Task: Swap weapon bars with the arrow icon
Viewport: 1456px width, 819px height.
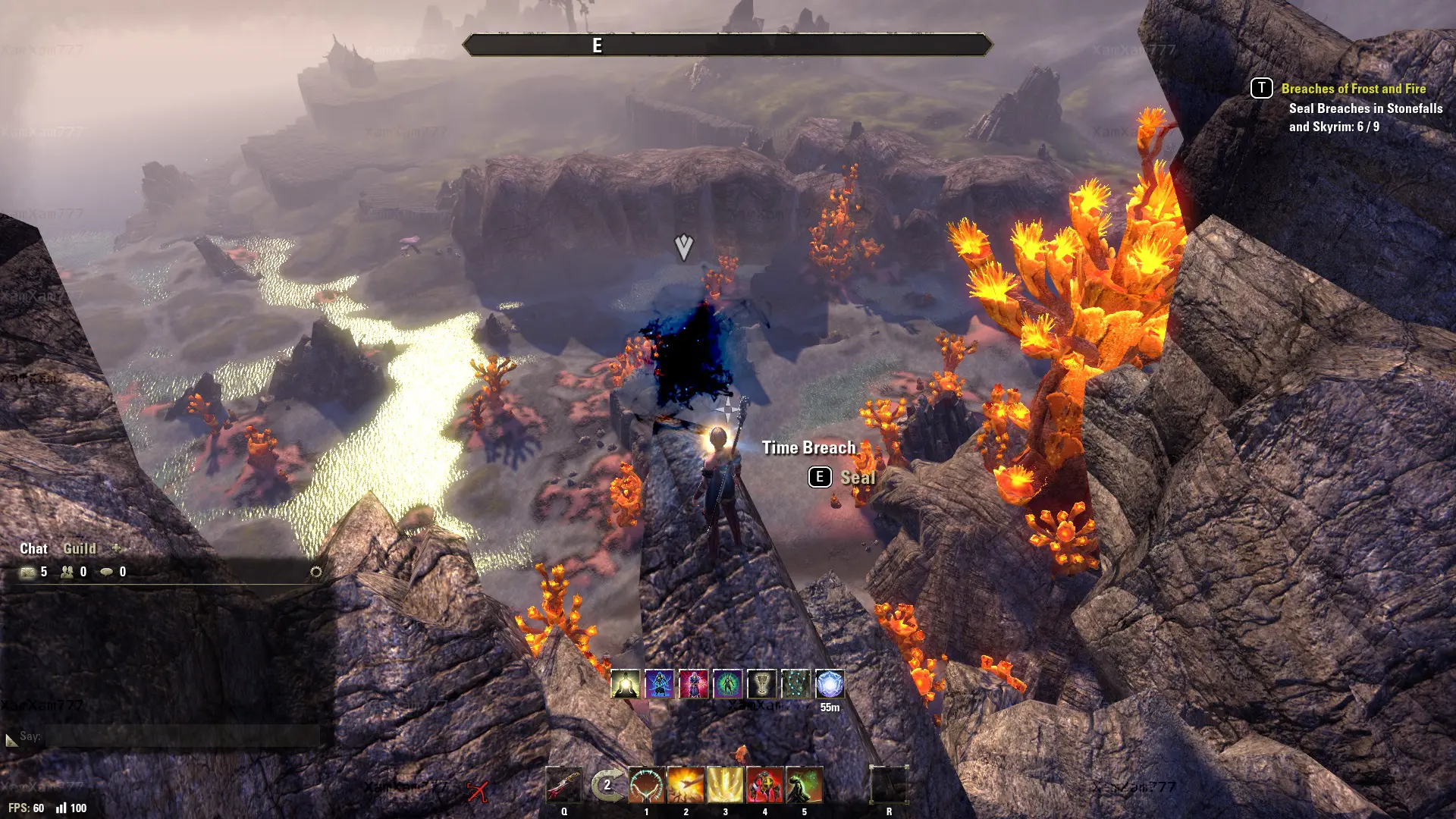Action: [x=607, y=786]
